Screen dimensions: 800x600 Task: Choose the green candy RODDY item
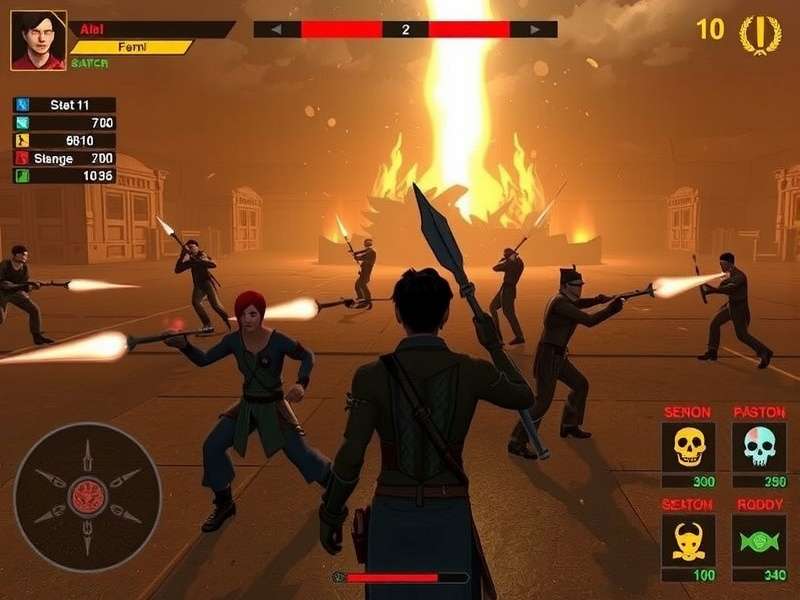click(759, 541)
